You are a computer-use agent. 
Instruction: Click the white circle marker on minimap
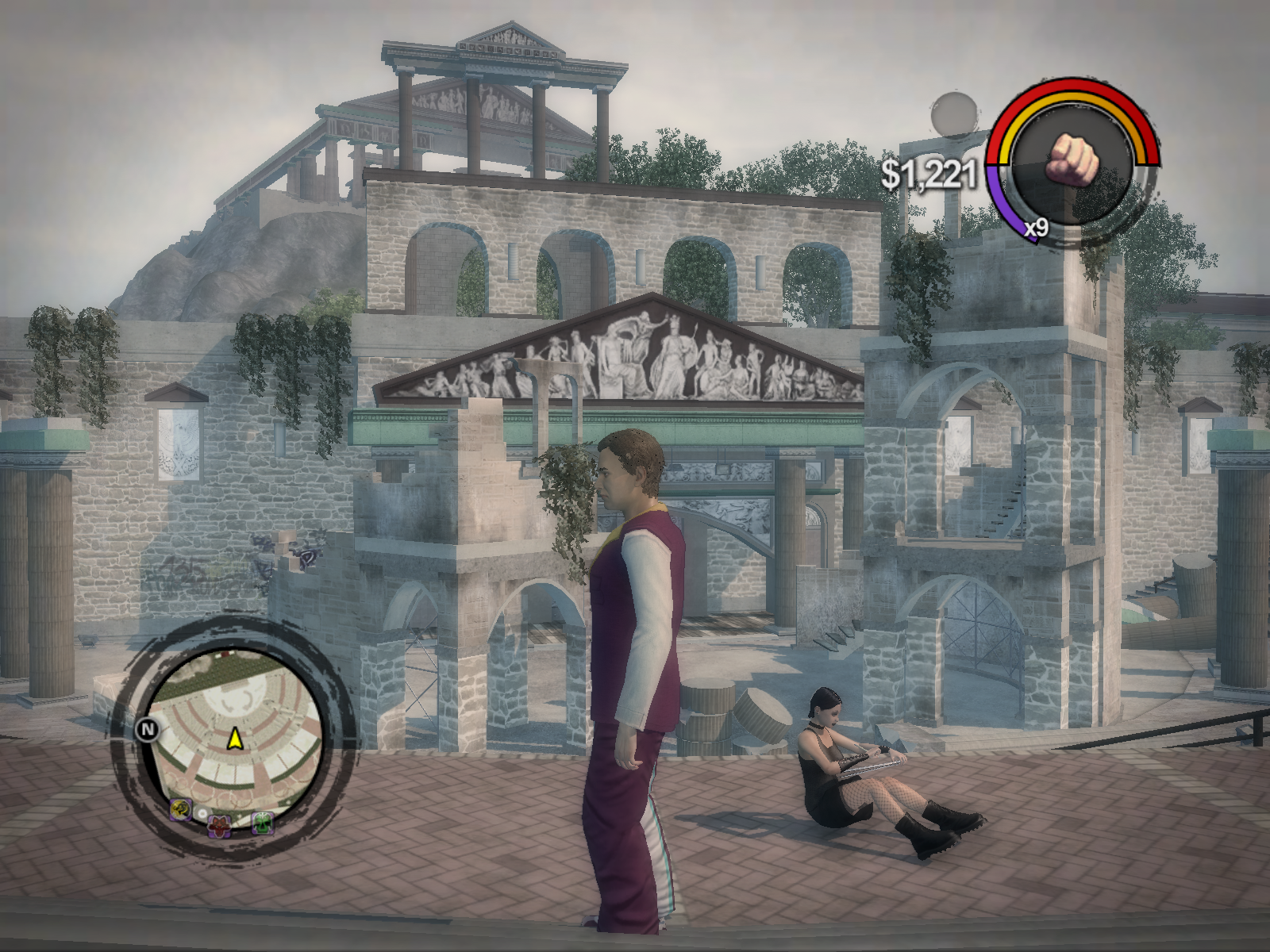pyautogui.click(x=203, y=814)
